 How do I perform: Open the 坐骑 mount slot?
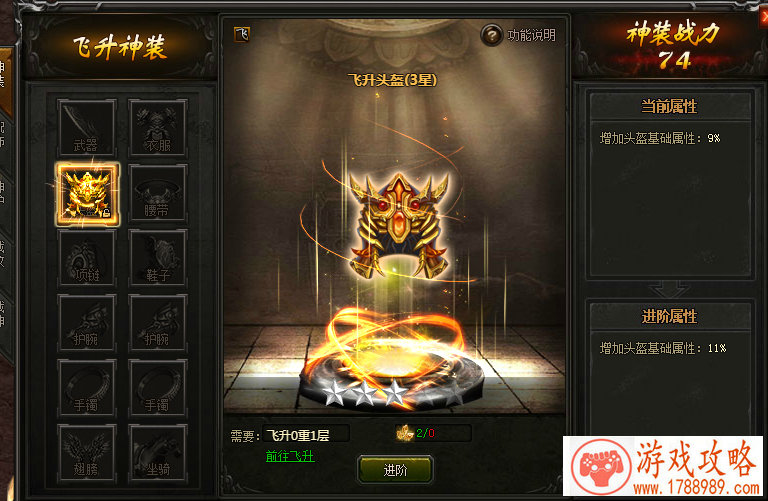tap(157, 454)
